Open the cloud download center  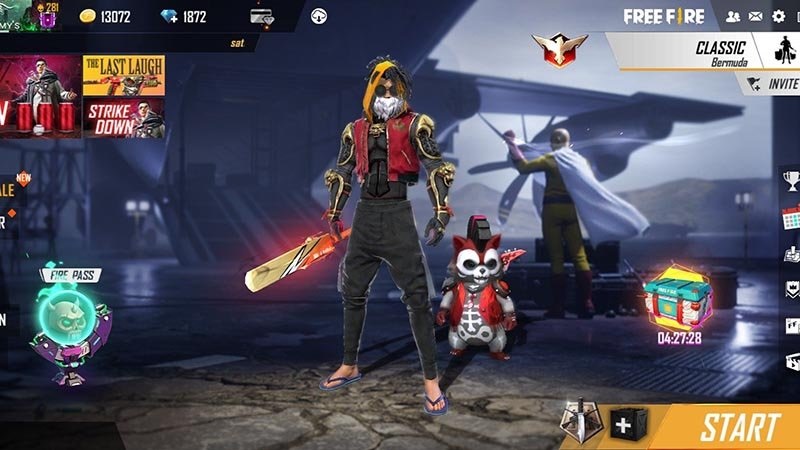(x=319, y=16)
